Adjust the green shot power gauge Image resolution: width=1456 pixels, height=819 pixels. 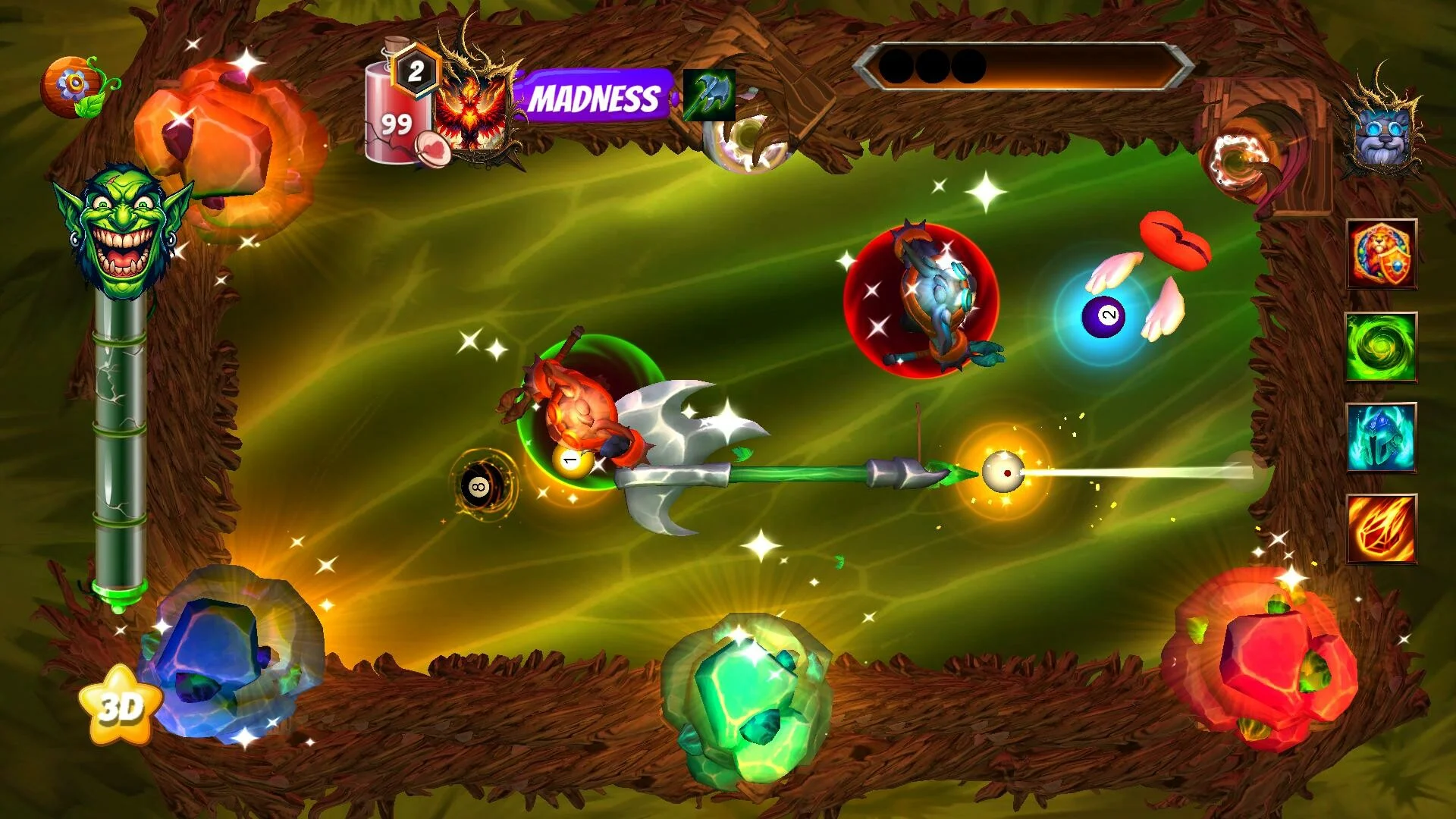tap(120, 447)
